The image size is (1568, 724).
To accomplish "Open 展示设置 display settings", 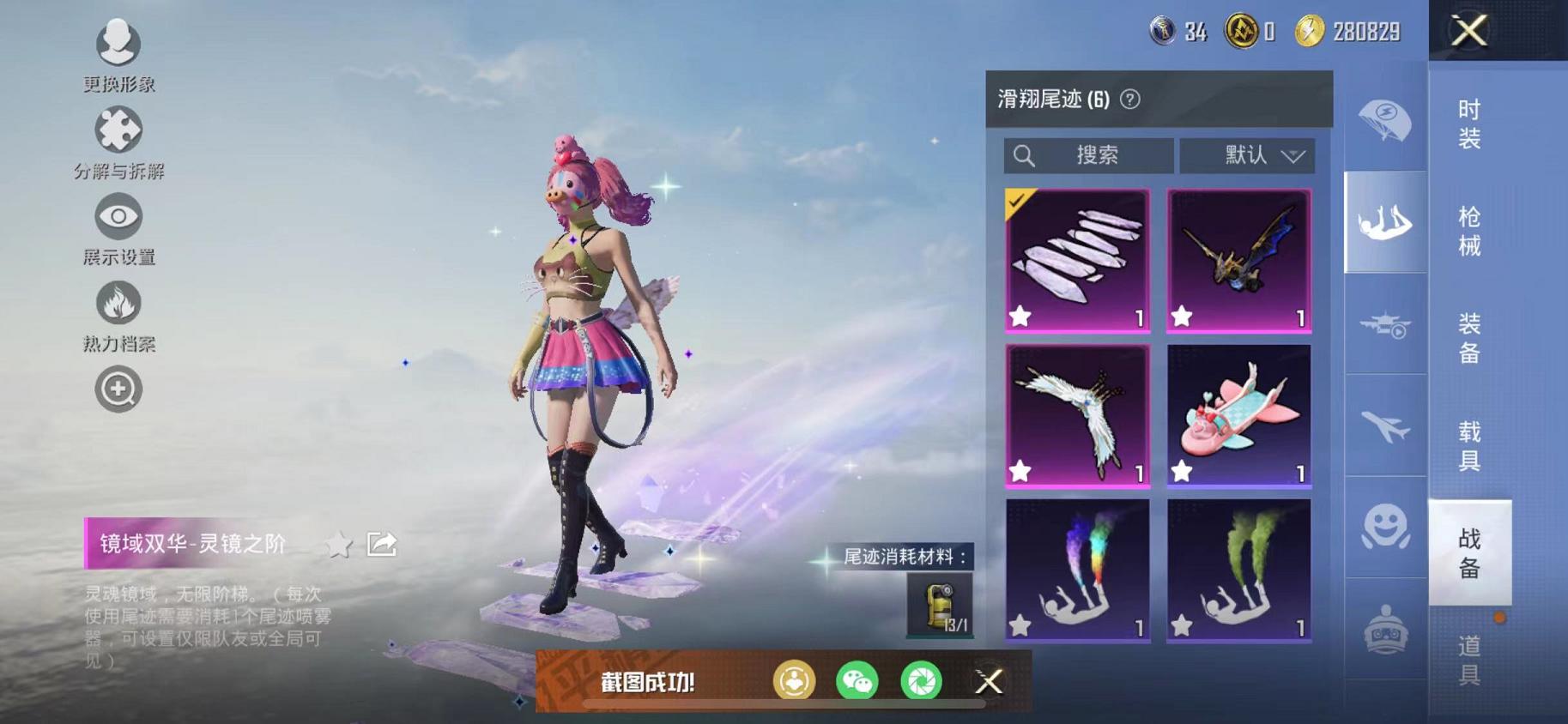I will tap(118, 219).
